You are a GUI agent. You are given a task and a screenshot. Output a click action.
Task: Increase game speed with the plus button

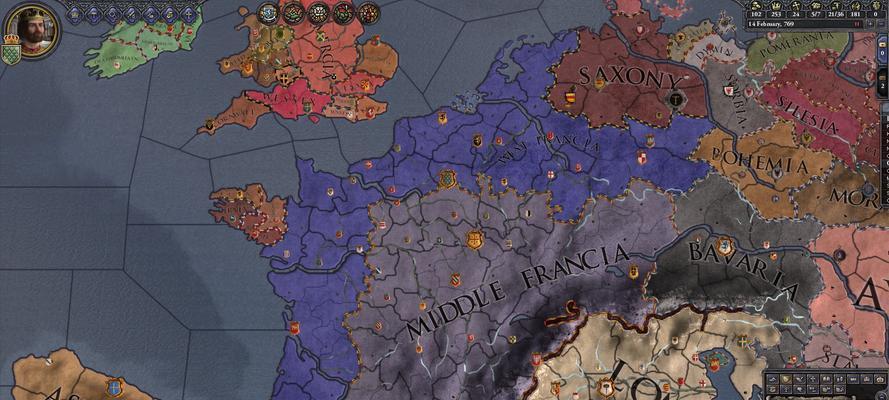pos(870,24)
